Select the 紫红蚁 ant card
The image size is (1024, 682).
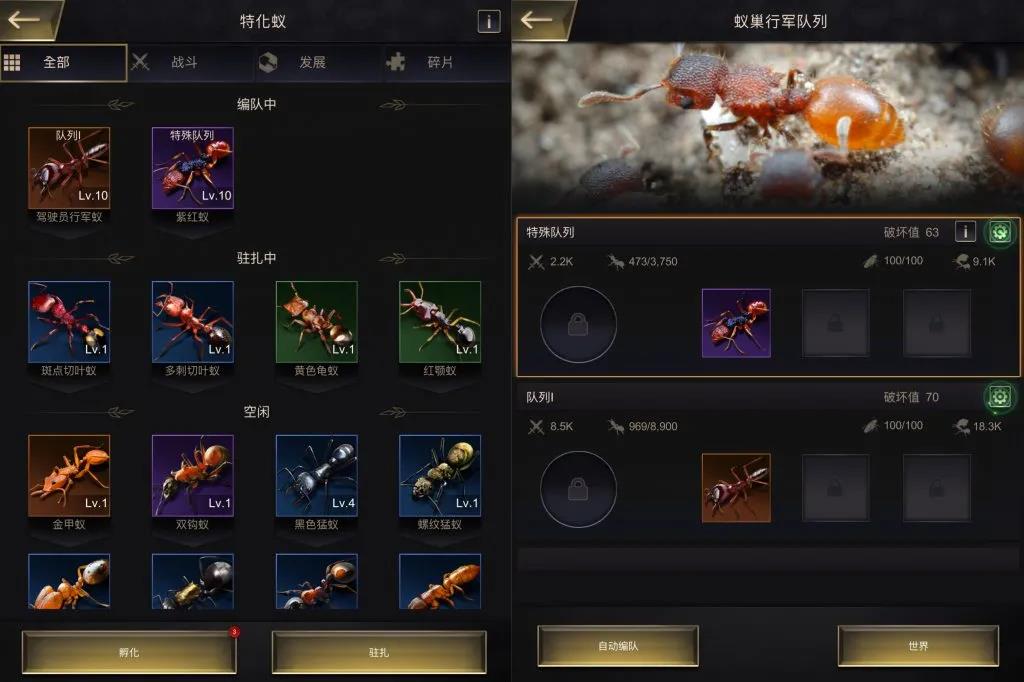click(193, 167)
